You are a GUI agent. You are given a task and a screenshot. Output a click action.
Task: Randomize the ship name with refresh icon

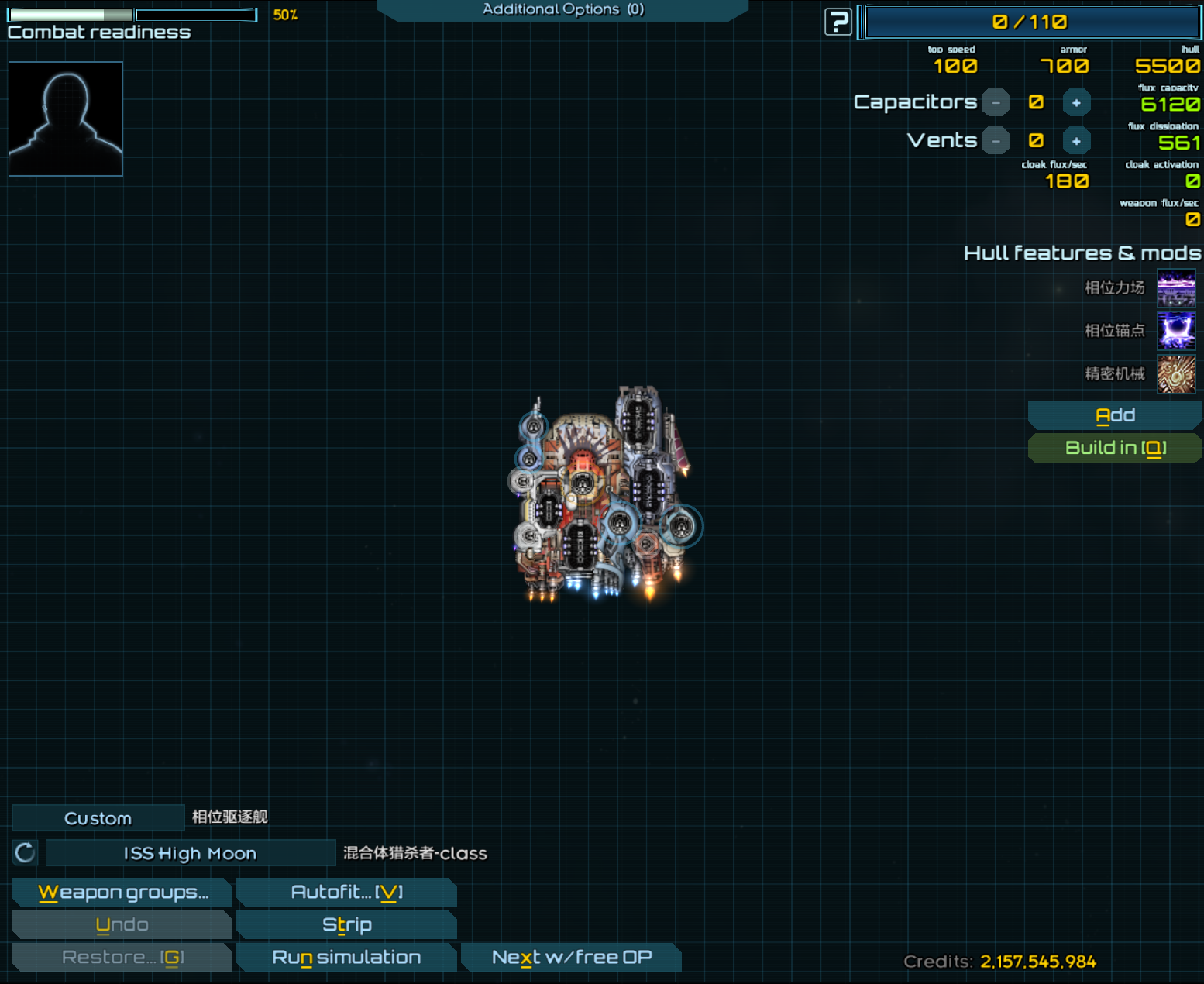coord(26,853)
